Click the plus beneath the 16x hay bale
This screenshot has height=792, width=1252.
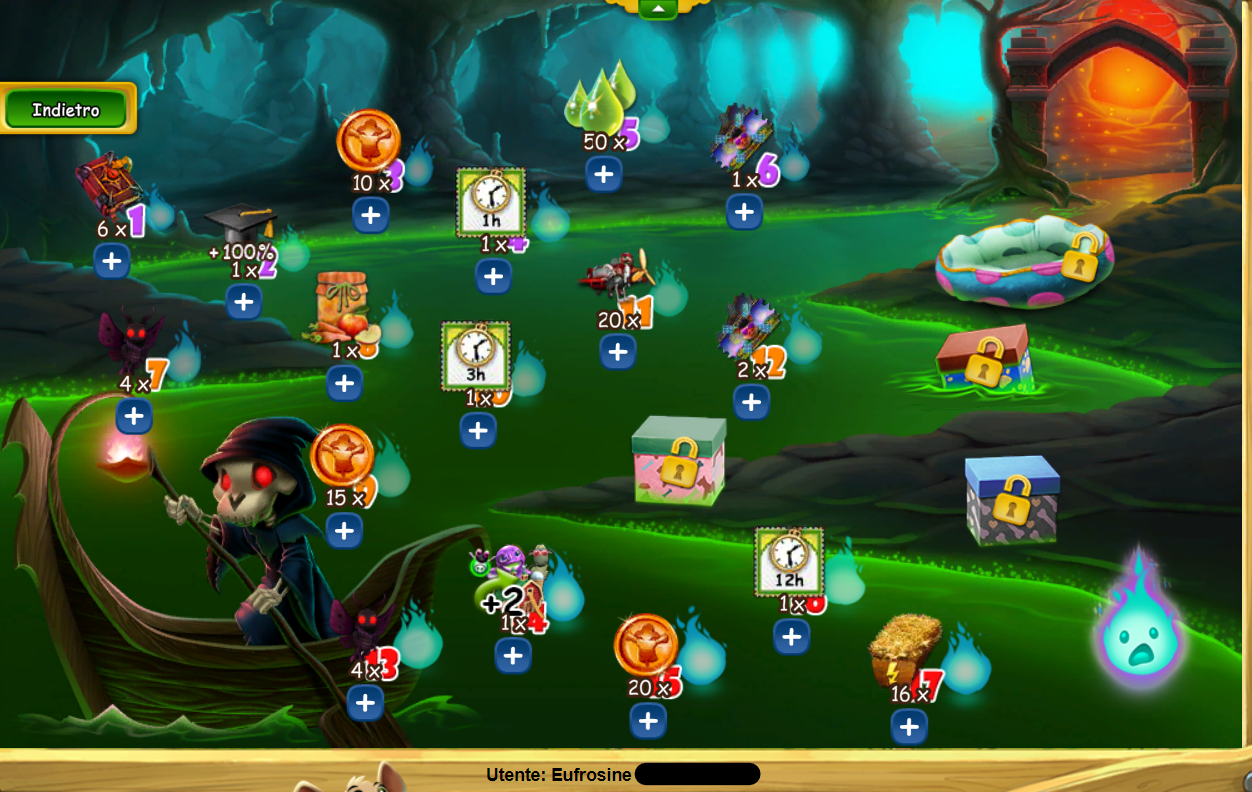[x=909, y=727]
